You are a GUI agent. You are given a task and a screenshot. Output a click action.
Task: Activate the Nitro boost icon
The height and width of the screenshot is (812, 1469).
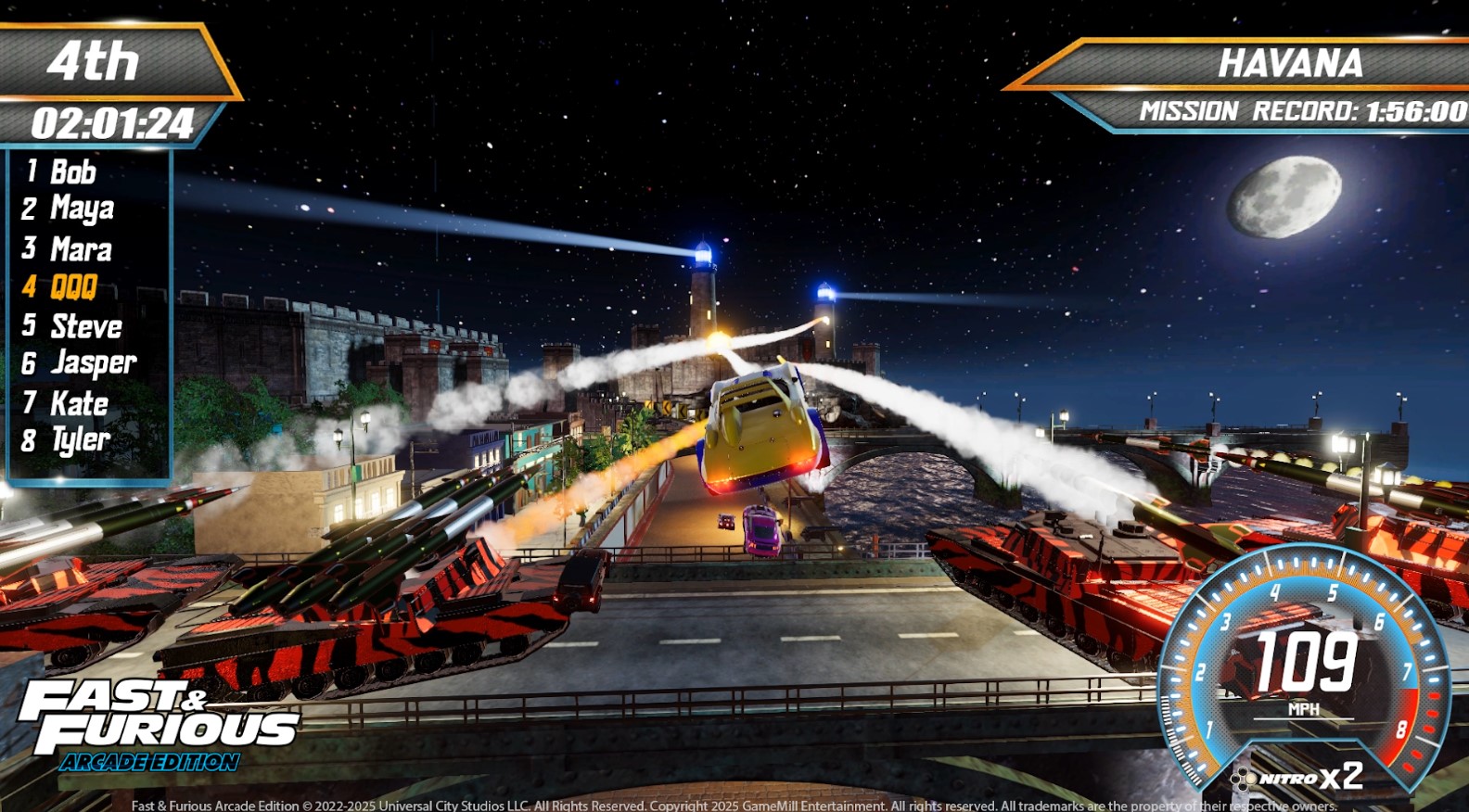point(1244,778)
